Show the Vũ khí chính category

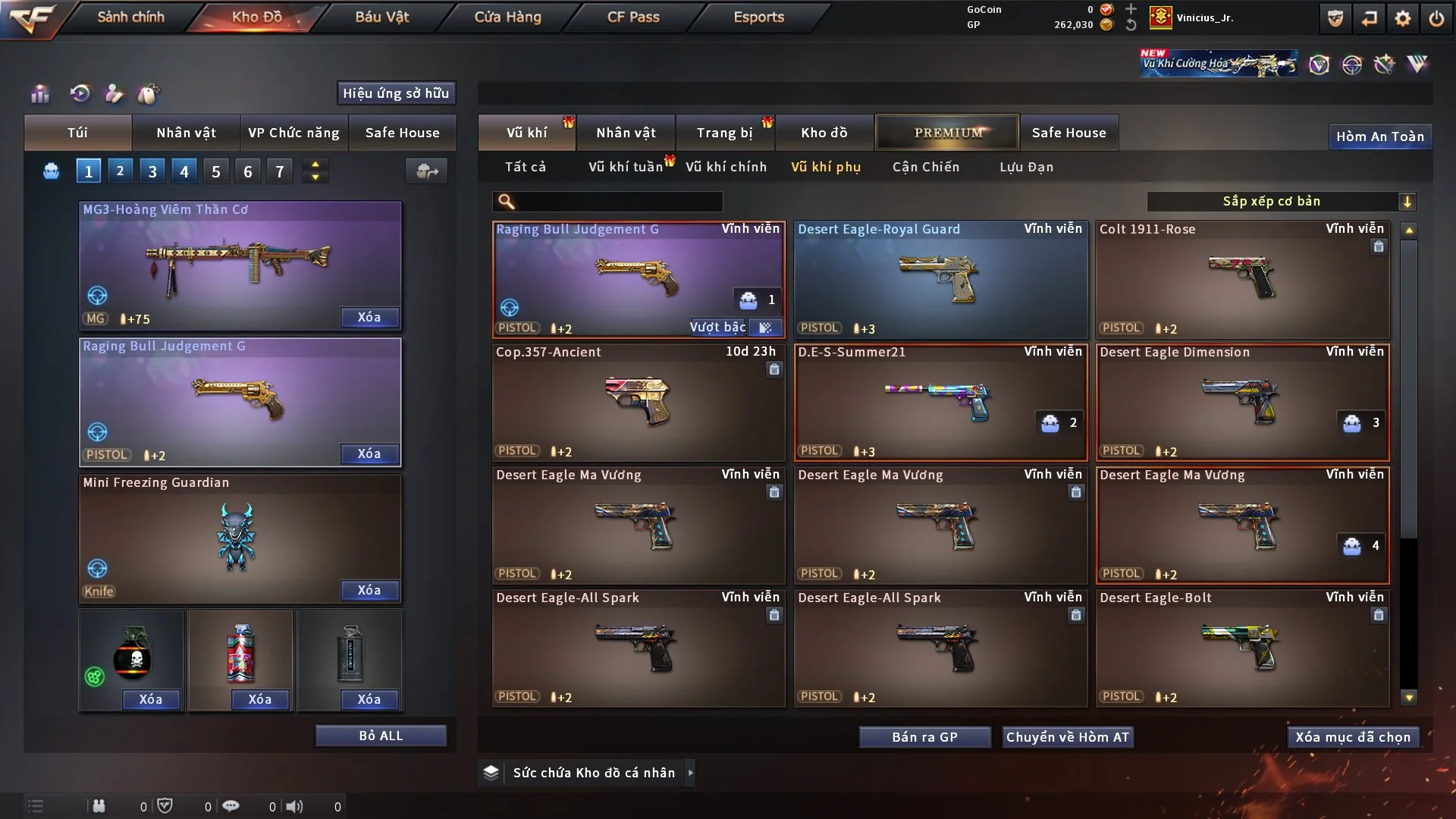(x=726, y=167)
